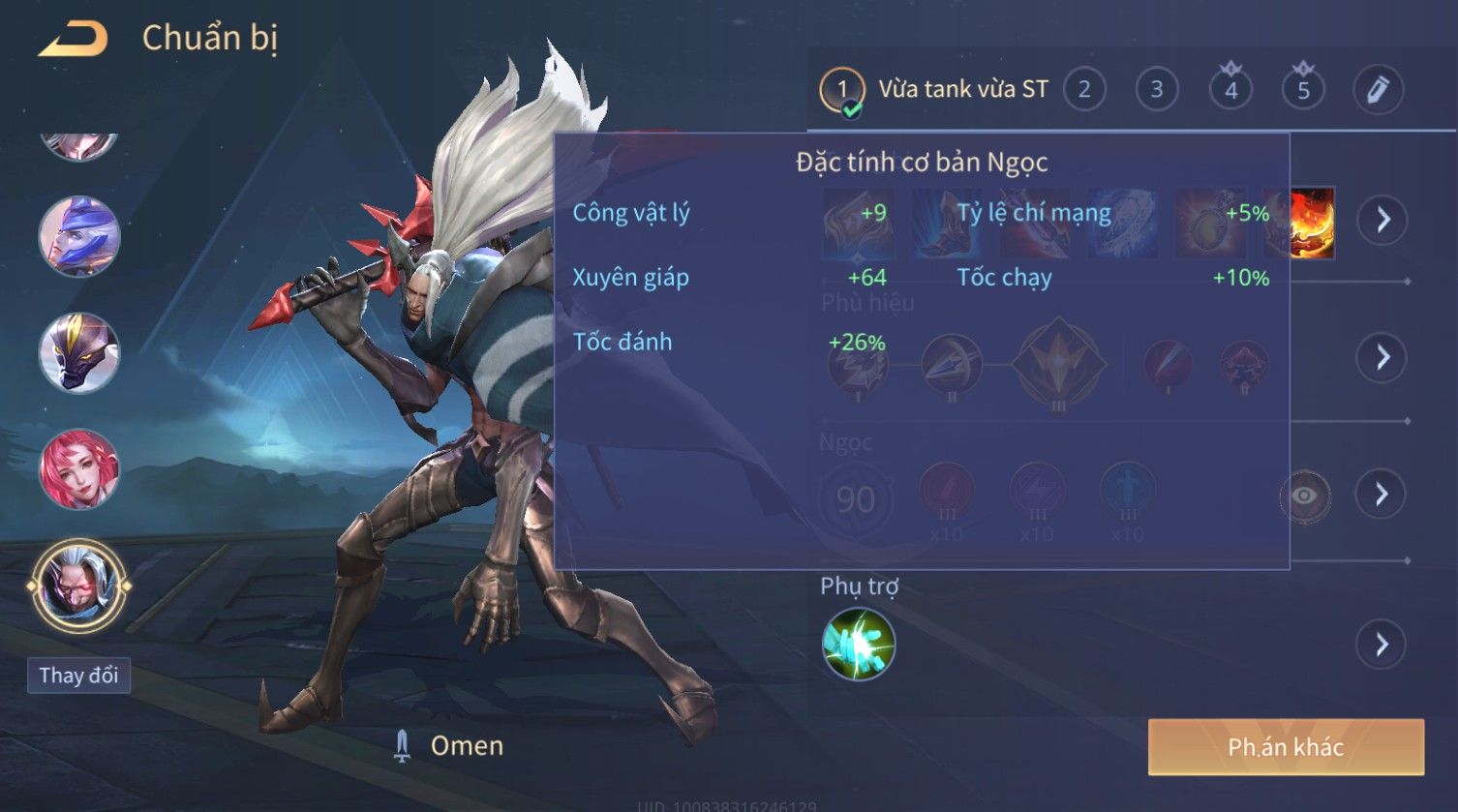This screenshot has height=812, width=1458.
Task: Choose the pink-haired hero portrait
Action: [79, 469]
